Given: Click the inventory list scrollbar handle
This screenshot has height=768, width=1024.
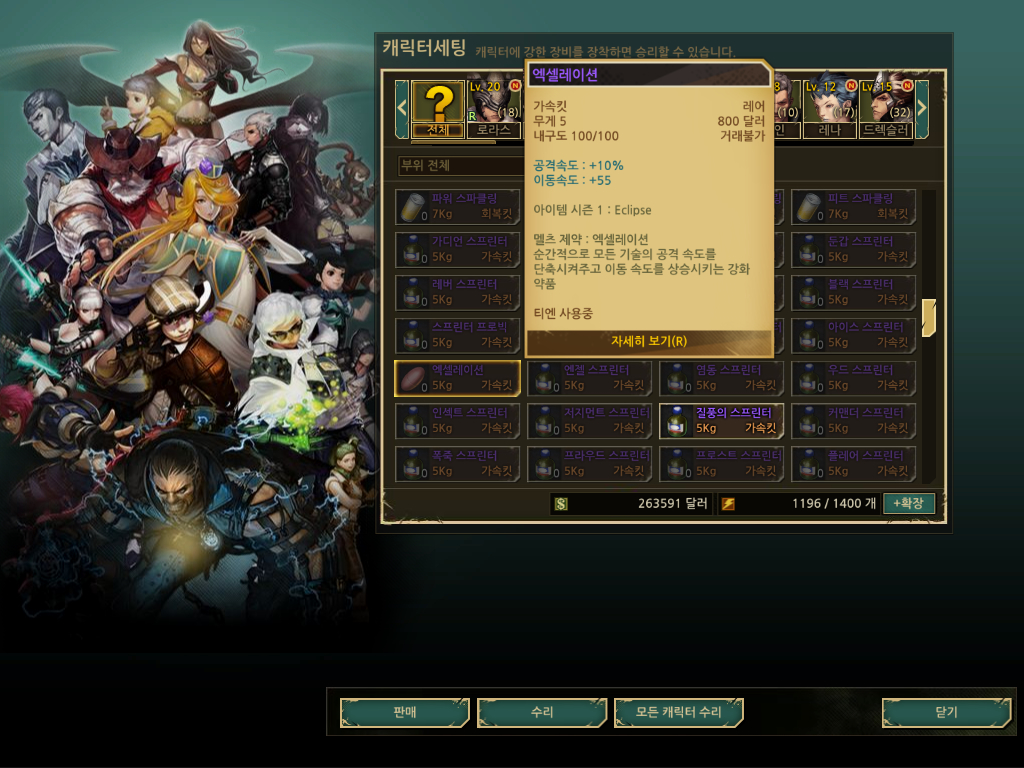Looking at the screenshot, I should pyautogui.click(x=929, y=317).
